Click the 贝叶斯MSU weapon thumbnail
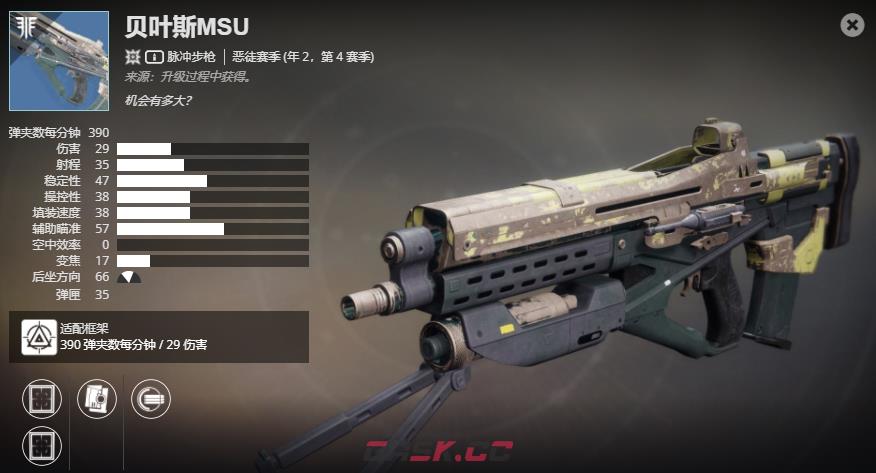 point(59,61)
